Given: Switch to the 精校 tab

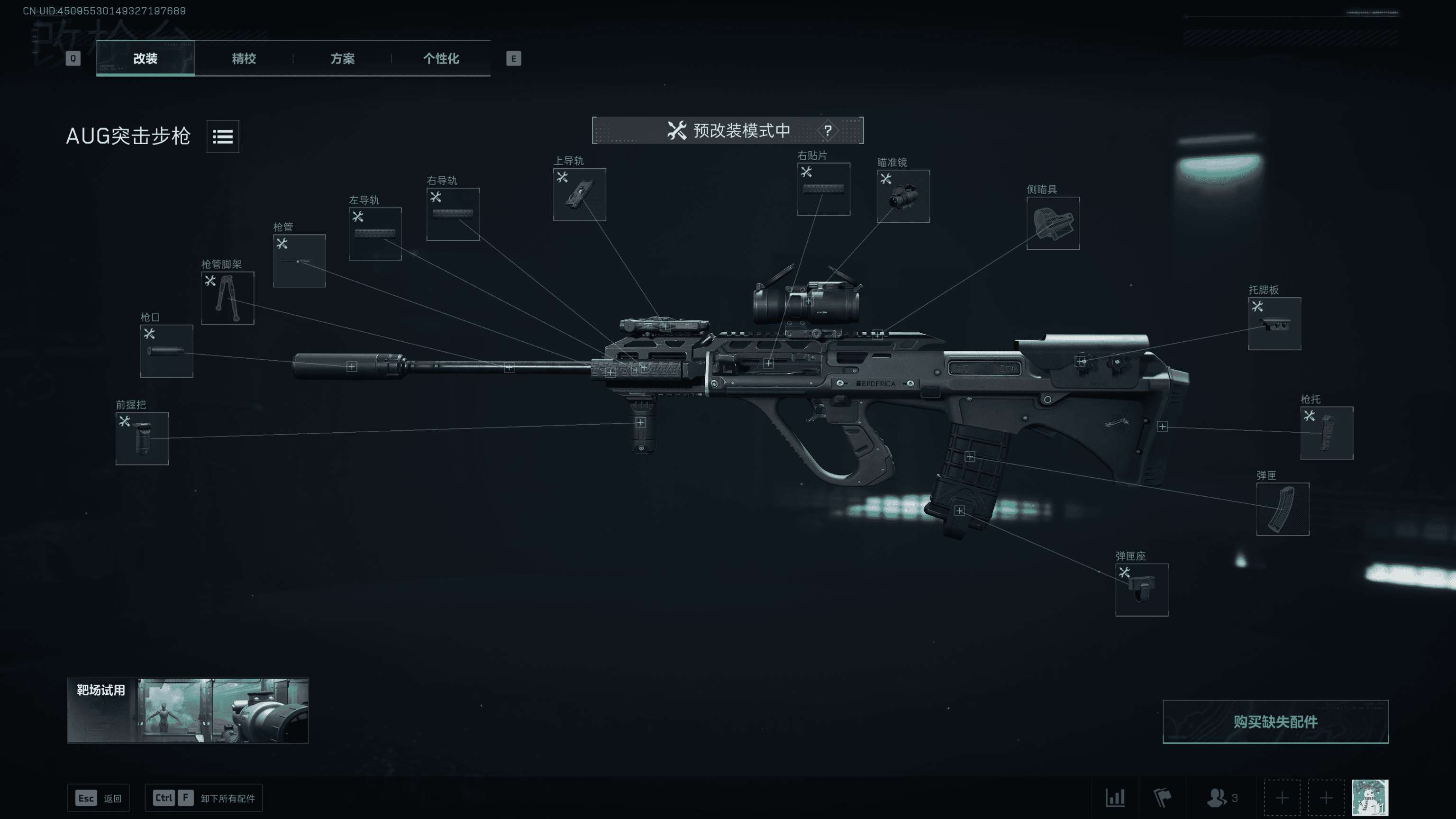Looking at the screenshot, I should tap(244, 58).
